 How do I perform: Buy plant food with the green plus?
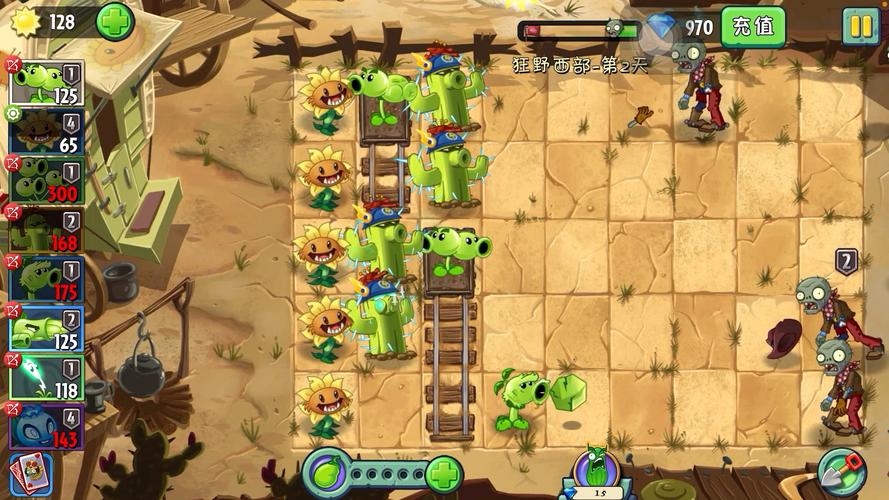[443, 473]
